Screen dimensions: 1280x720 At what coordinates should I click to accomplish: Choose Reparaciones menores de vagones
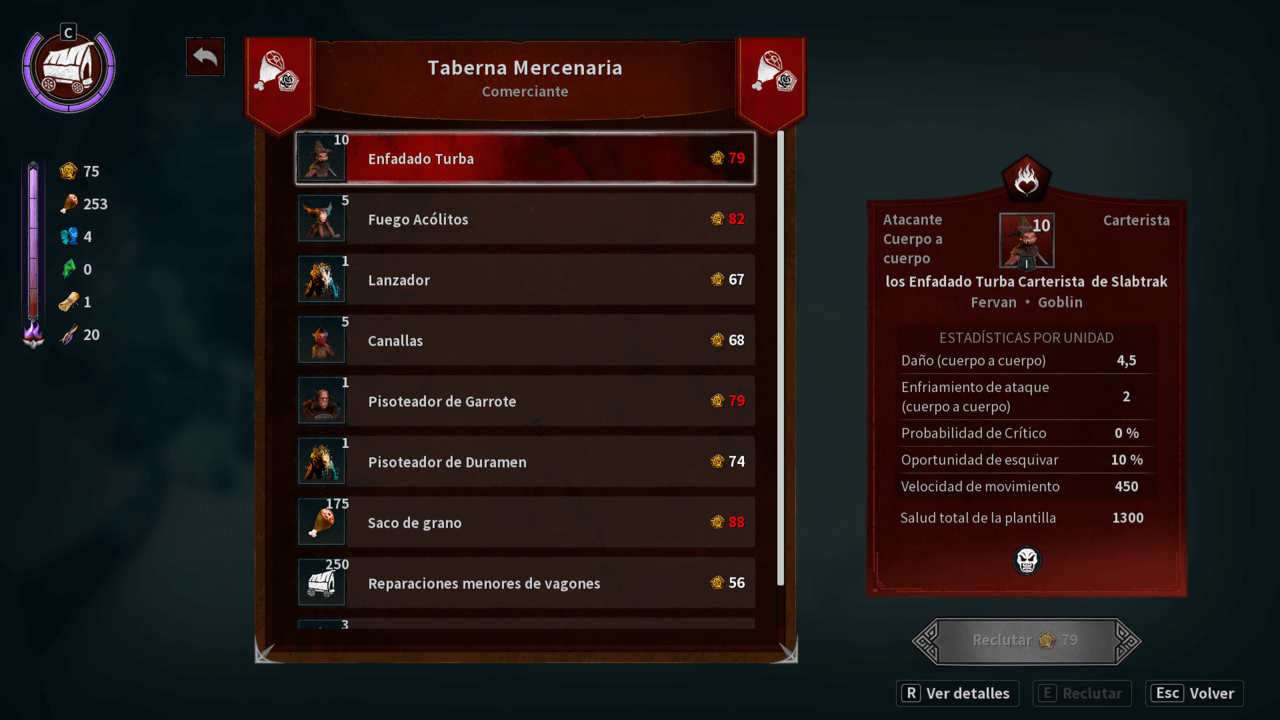click(x=525, y=583)
